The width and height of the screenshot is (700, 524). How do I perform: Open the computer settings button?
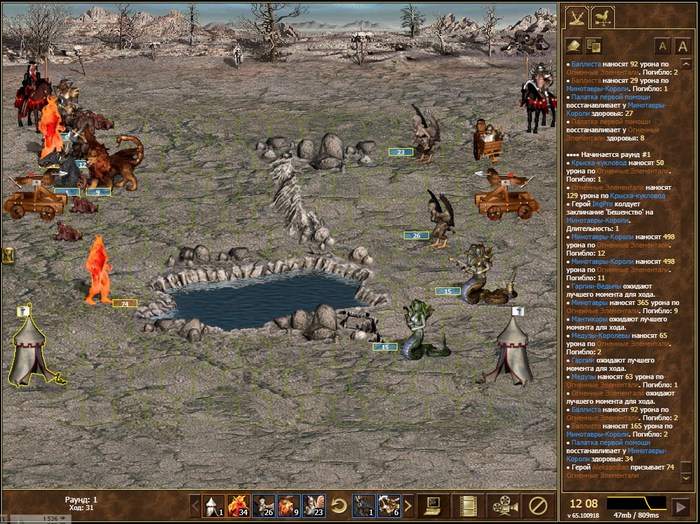[433, 504]
